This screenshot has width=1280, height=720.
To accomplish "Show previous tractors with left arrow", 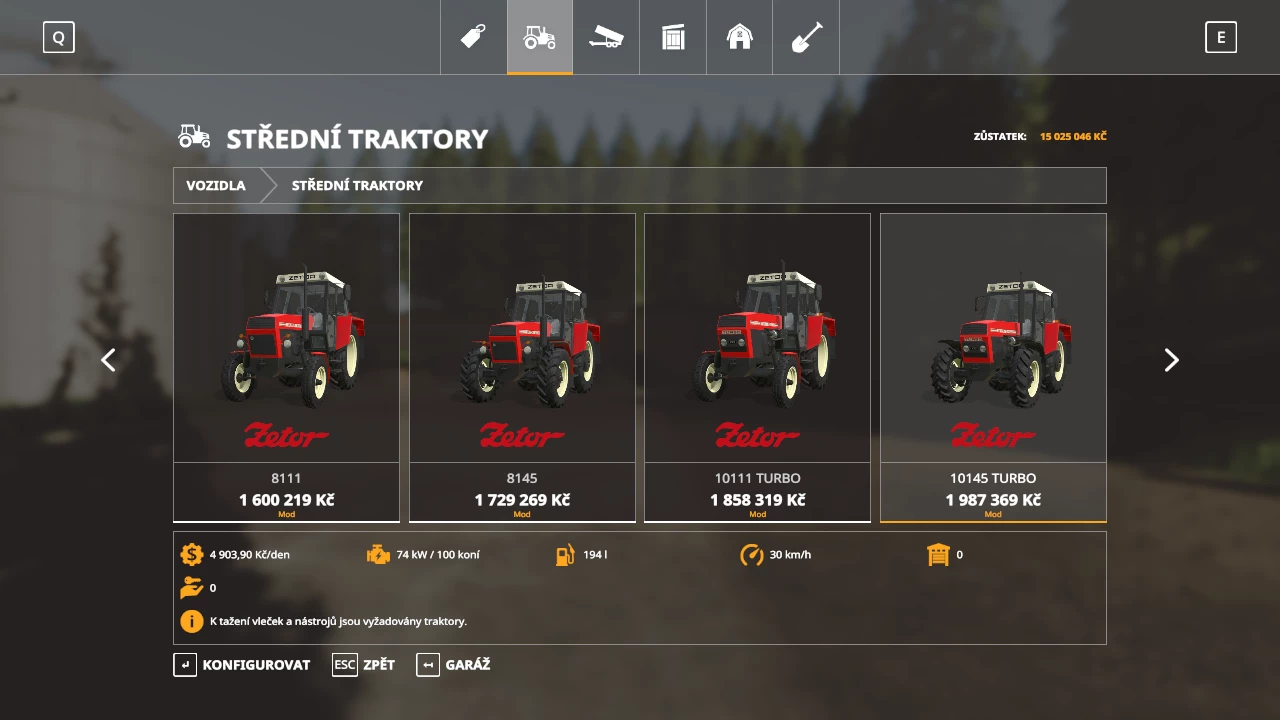I will tap(108, 360).
